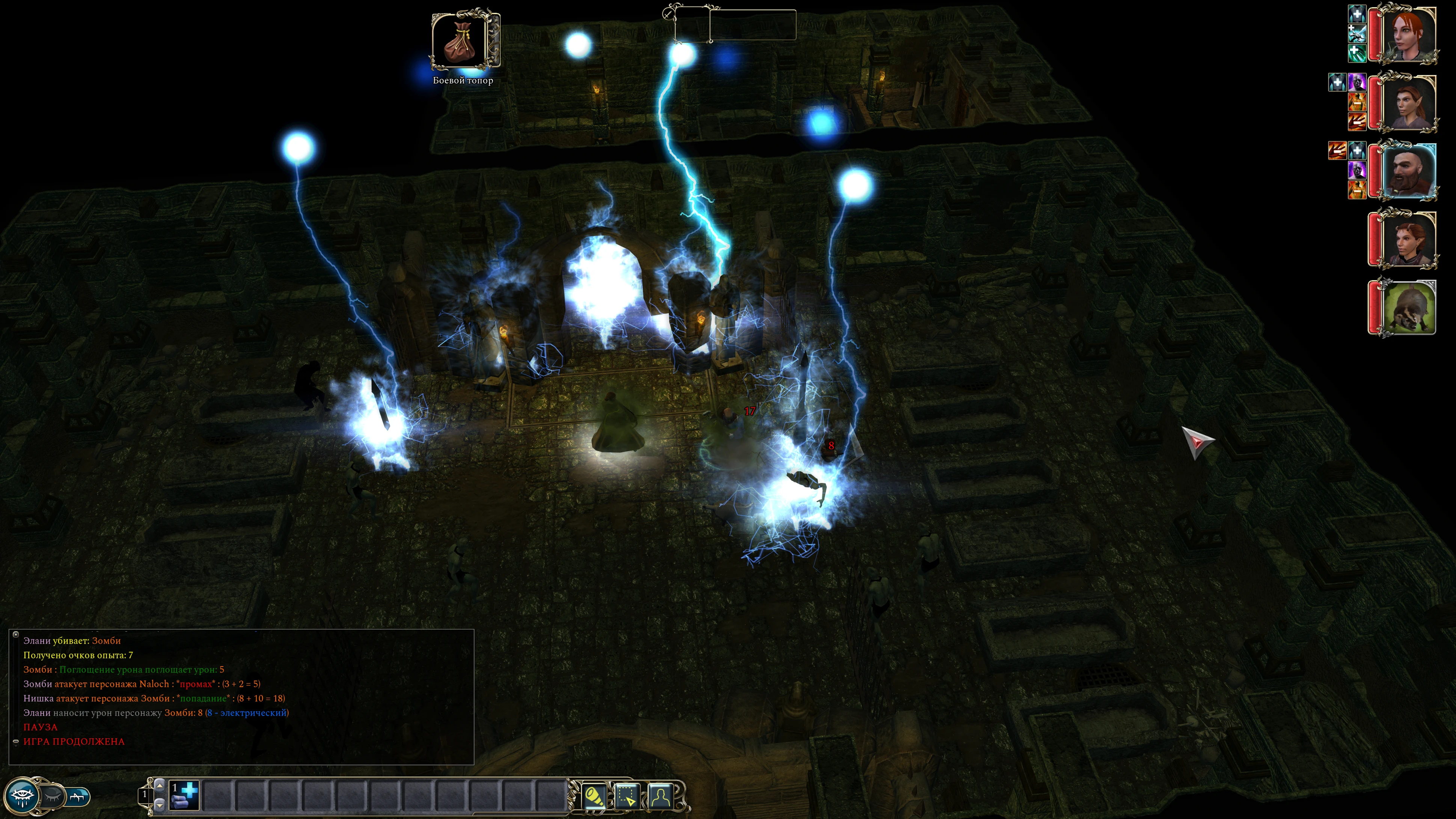This screenshot has width=1456, height=819.
Task: Click the winged sword buff icon by red-haired woman
Action: click(1357, 34)
